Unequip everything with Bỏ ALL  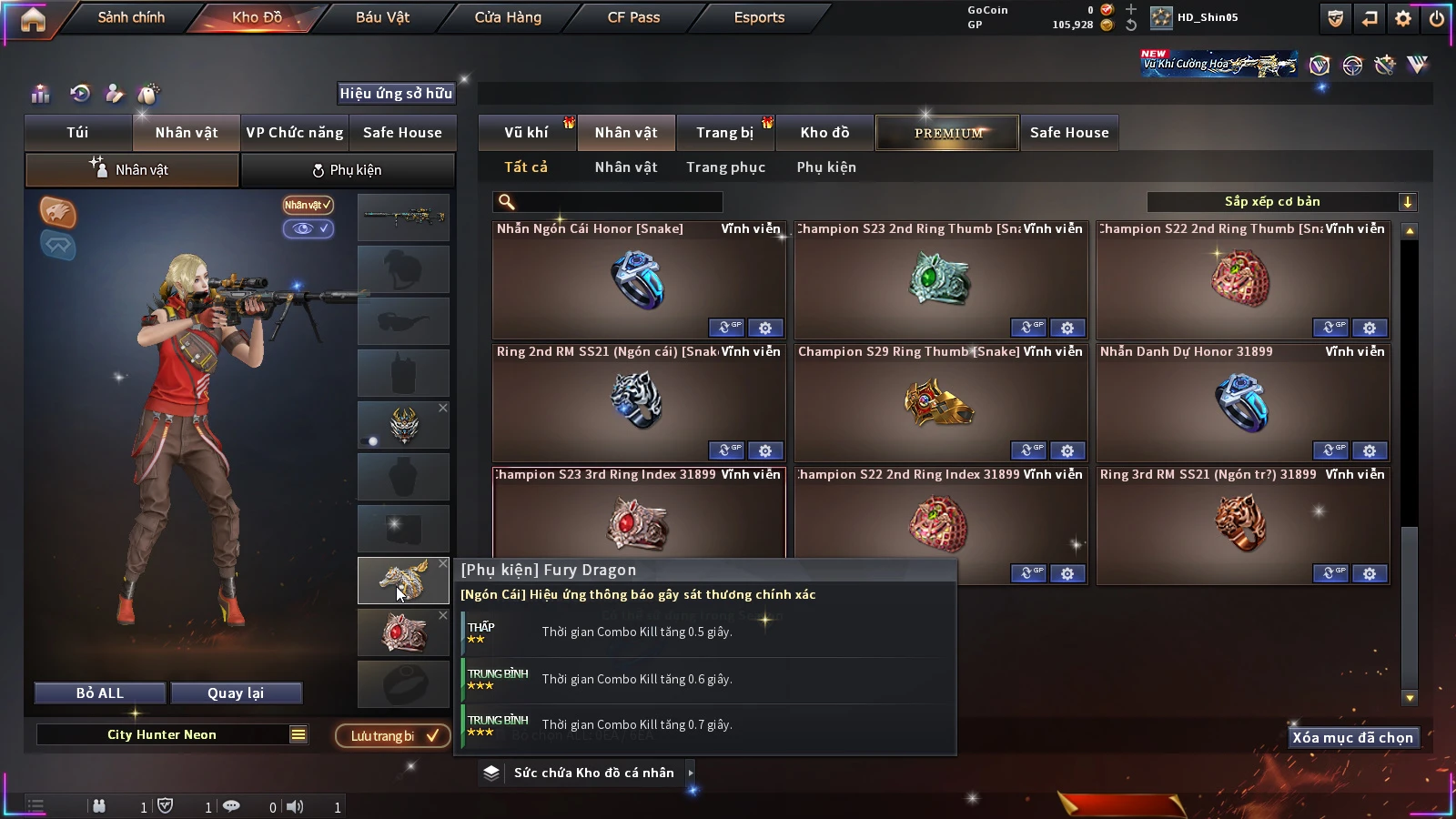point(100,693)
